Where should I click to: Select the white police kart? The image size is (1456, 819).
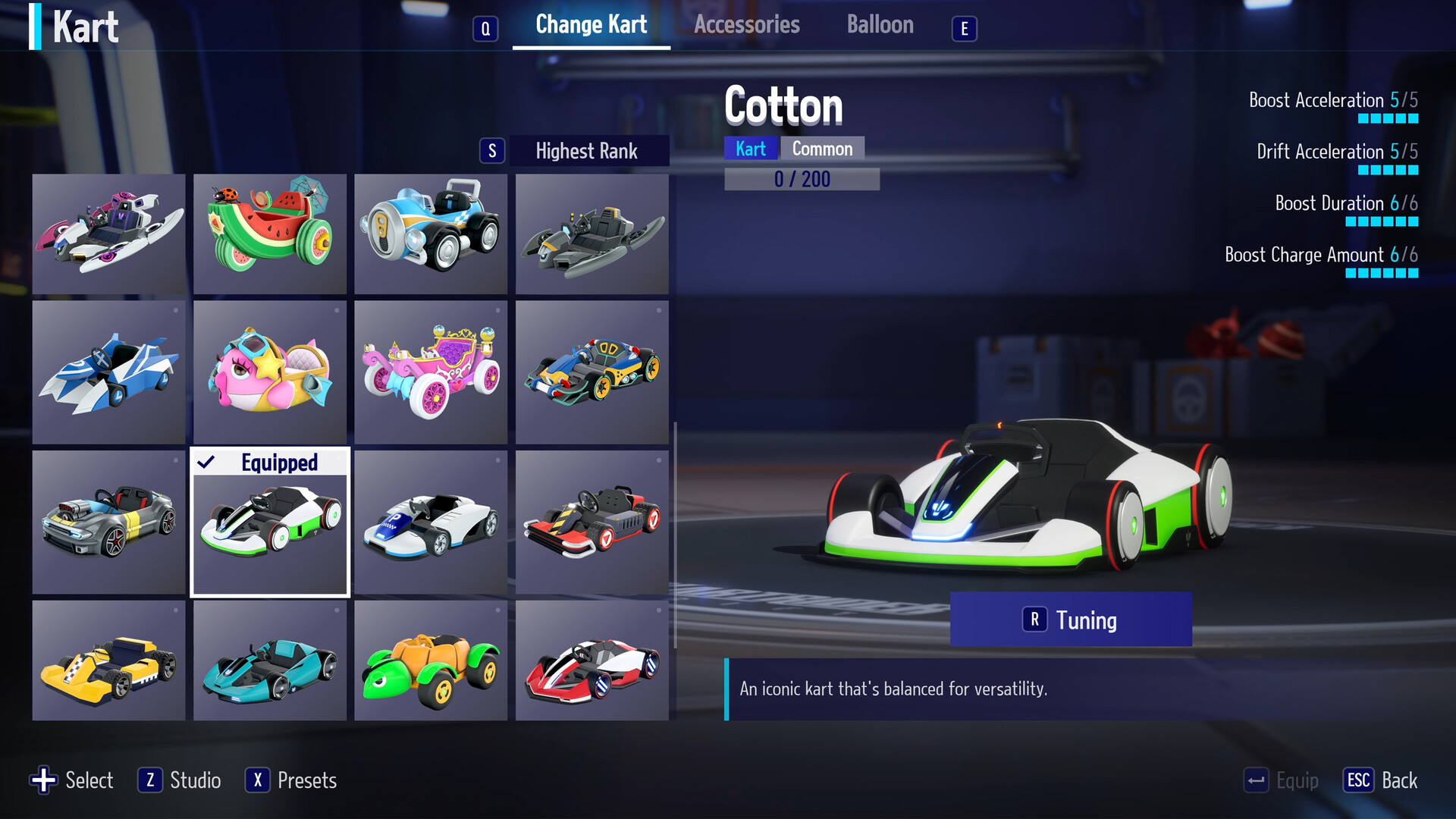[431, 522]
